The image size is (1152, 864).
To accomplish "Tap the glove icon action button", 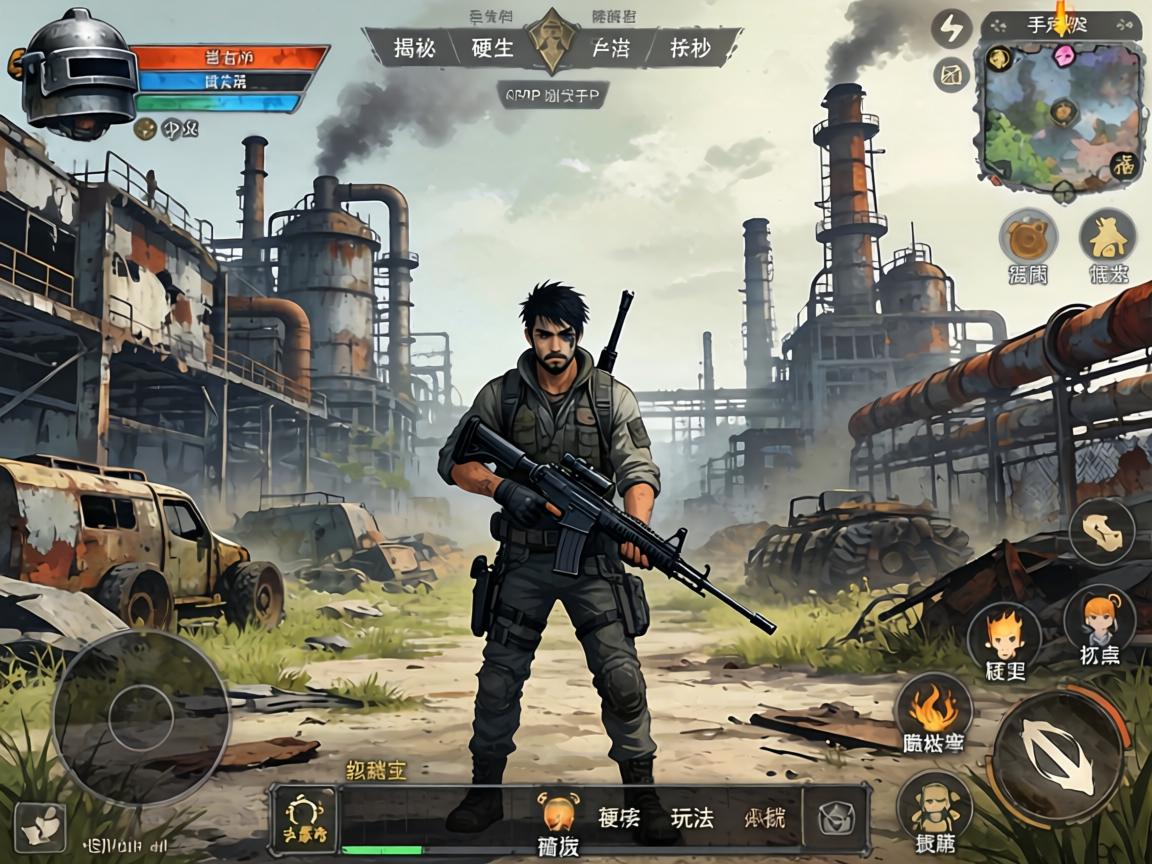I will tap(1101, 531).
